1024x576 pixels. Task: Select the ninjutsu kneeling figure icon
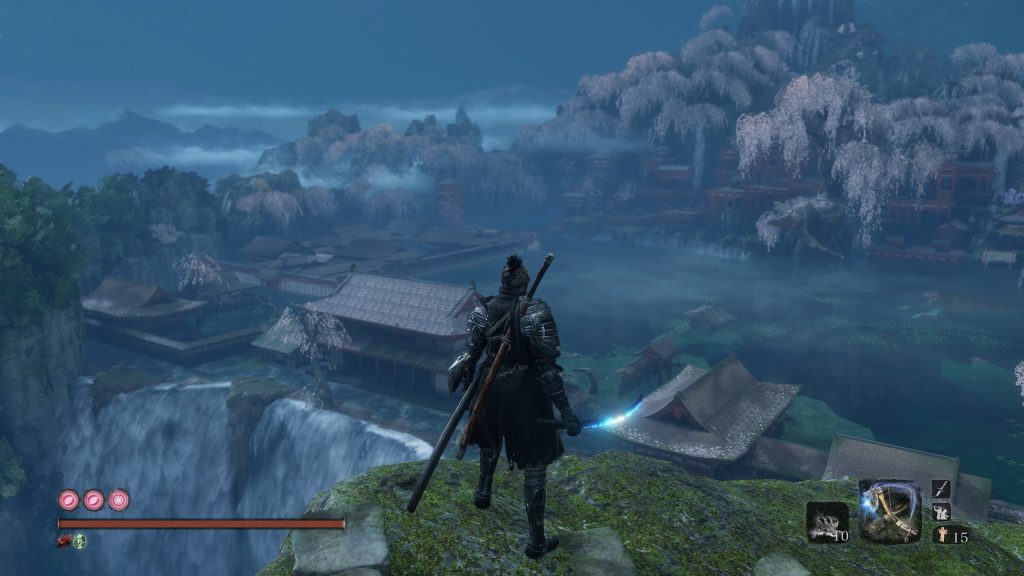click(x=941, y=512)
